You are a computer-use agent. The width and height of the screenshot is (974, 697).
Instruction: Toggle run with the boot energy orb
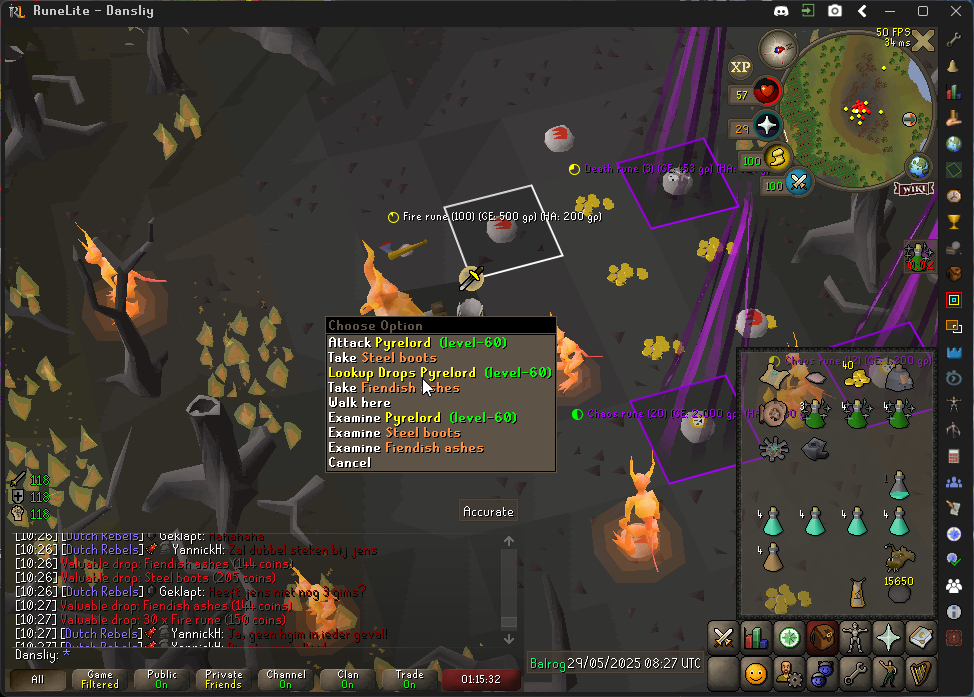tap(778, 157)
